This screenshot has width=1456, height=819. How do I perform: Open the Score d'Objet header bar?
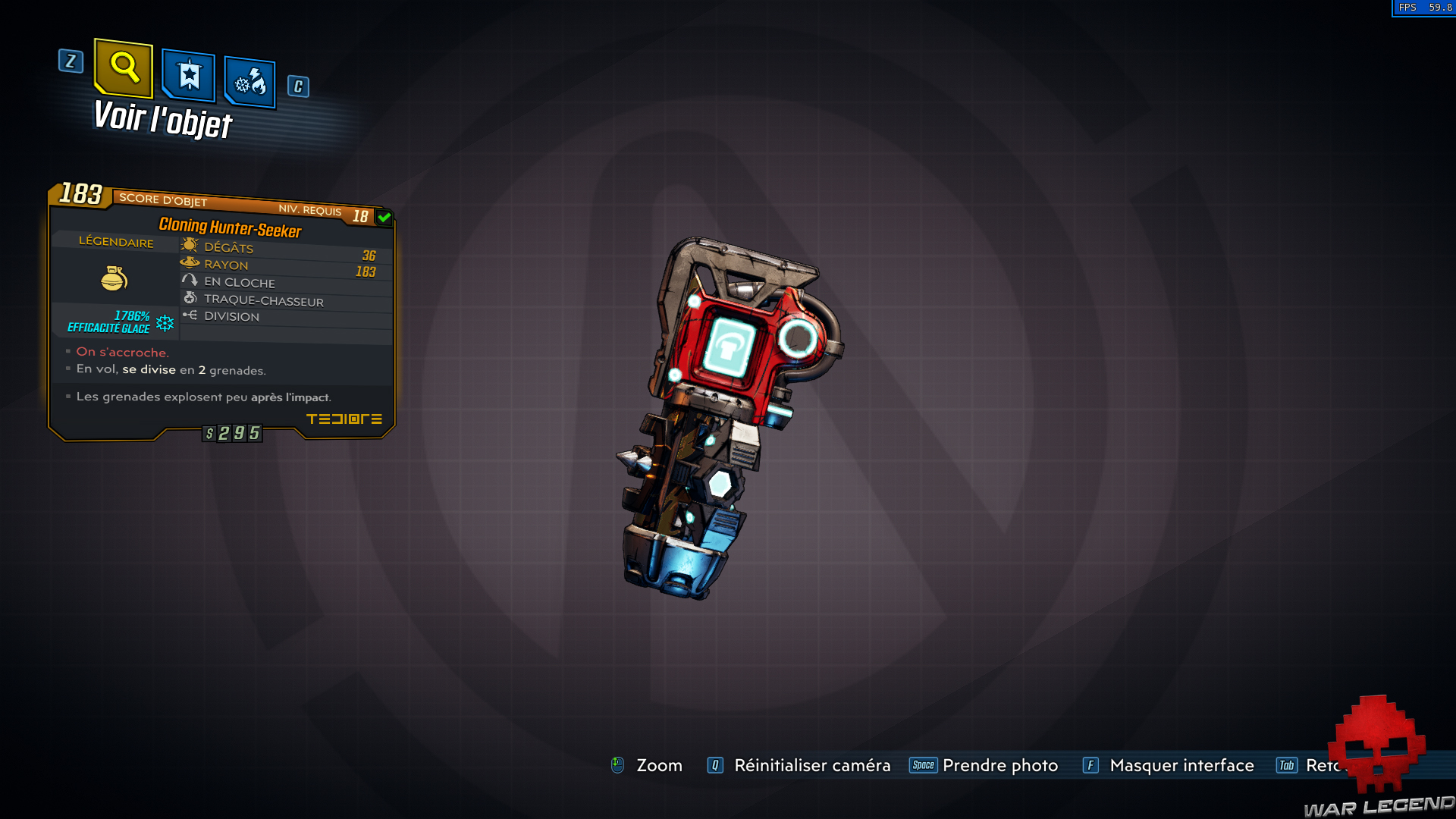coord(163,200)
